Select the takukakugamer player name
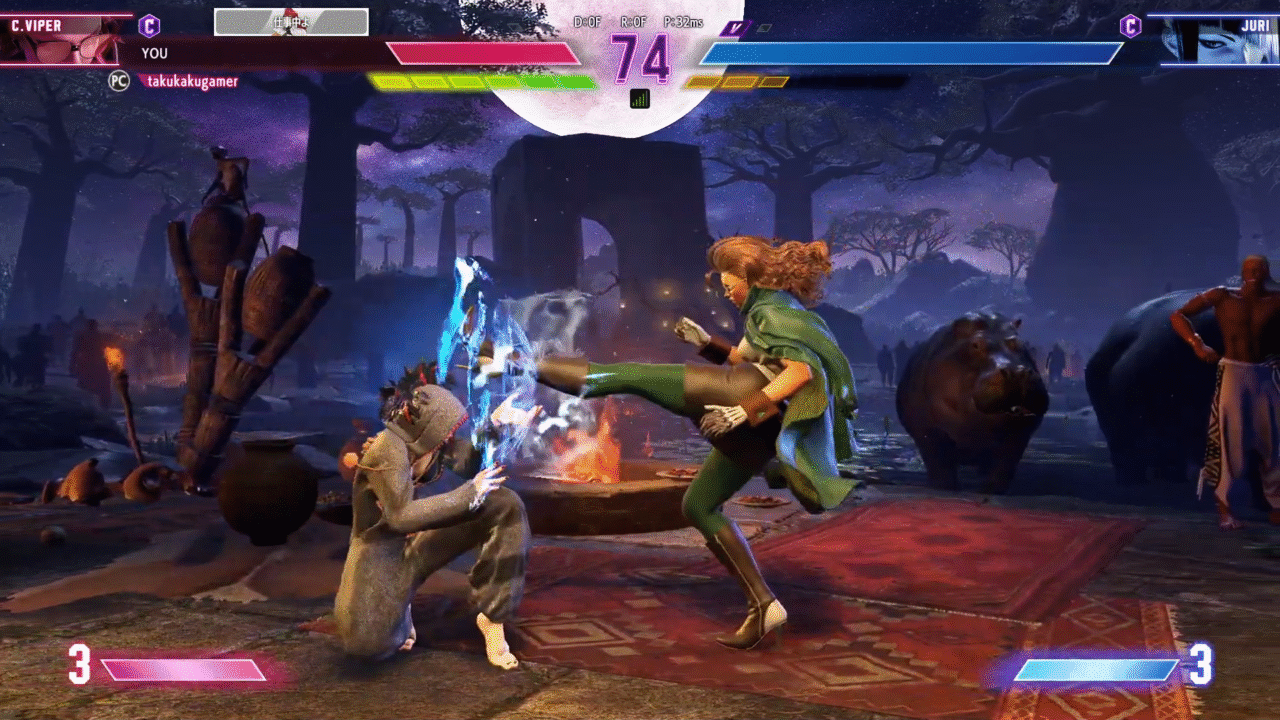Viewport: 1280px width, 720px height. point(193,81)
